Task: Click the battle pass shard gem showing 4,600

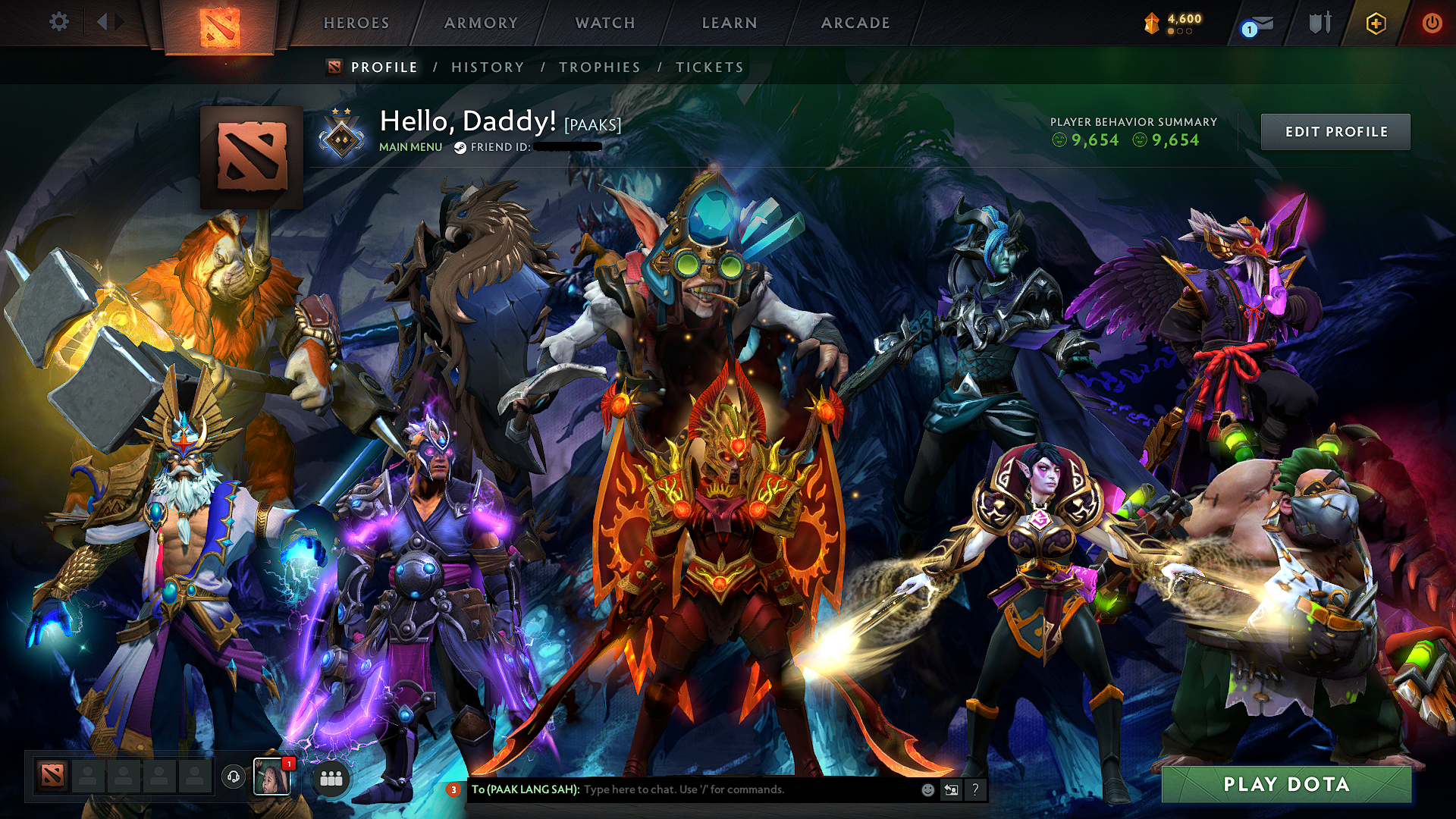Action: [x=1151, y=22]
